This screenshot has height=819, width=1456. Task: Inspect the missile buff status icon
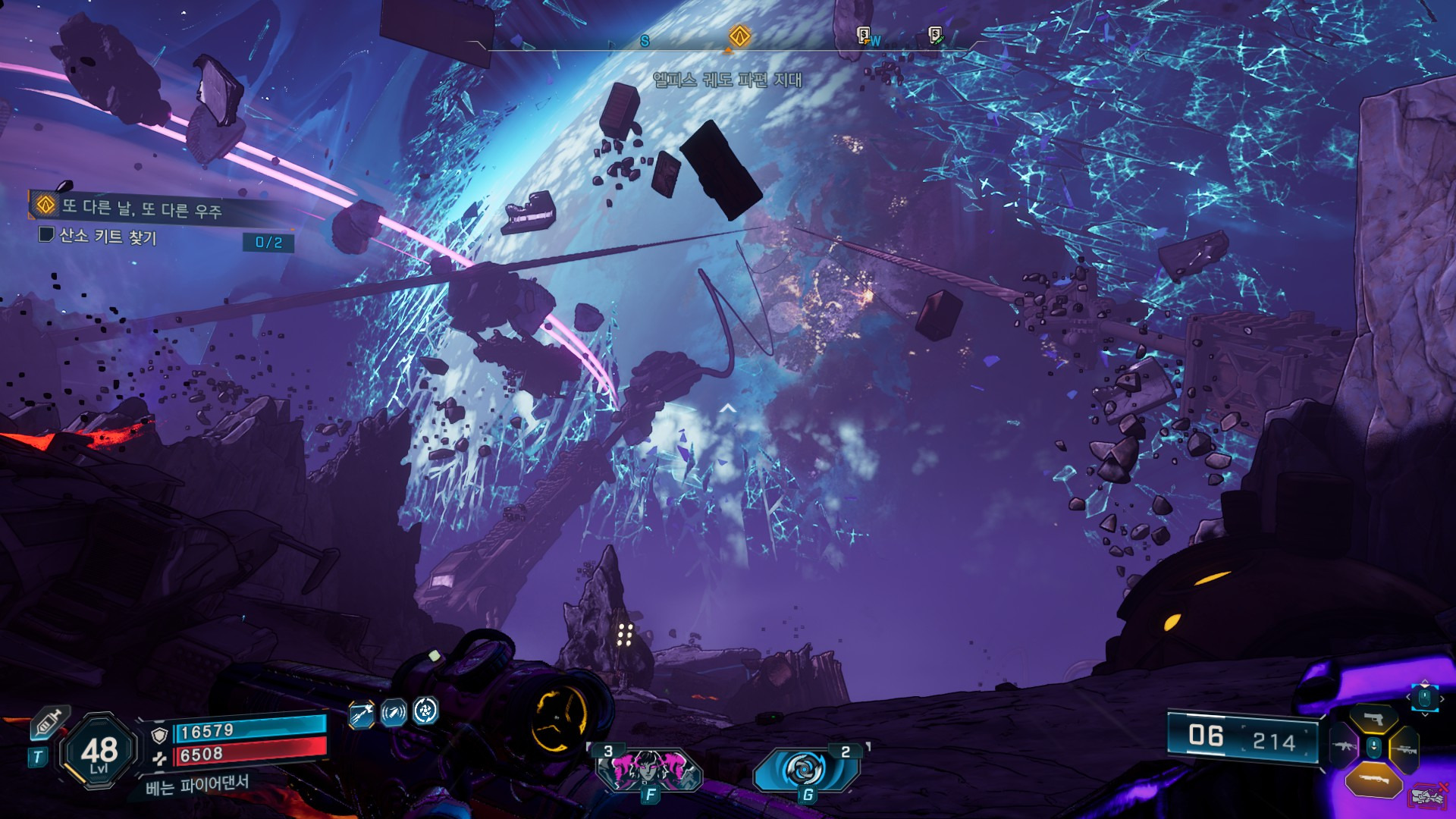[362, 713]
